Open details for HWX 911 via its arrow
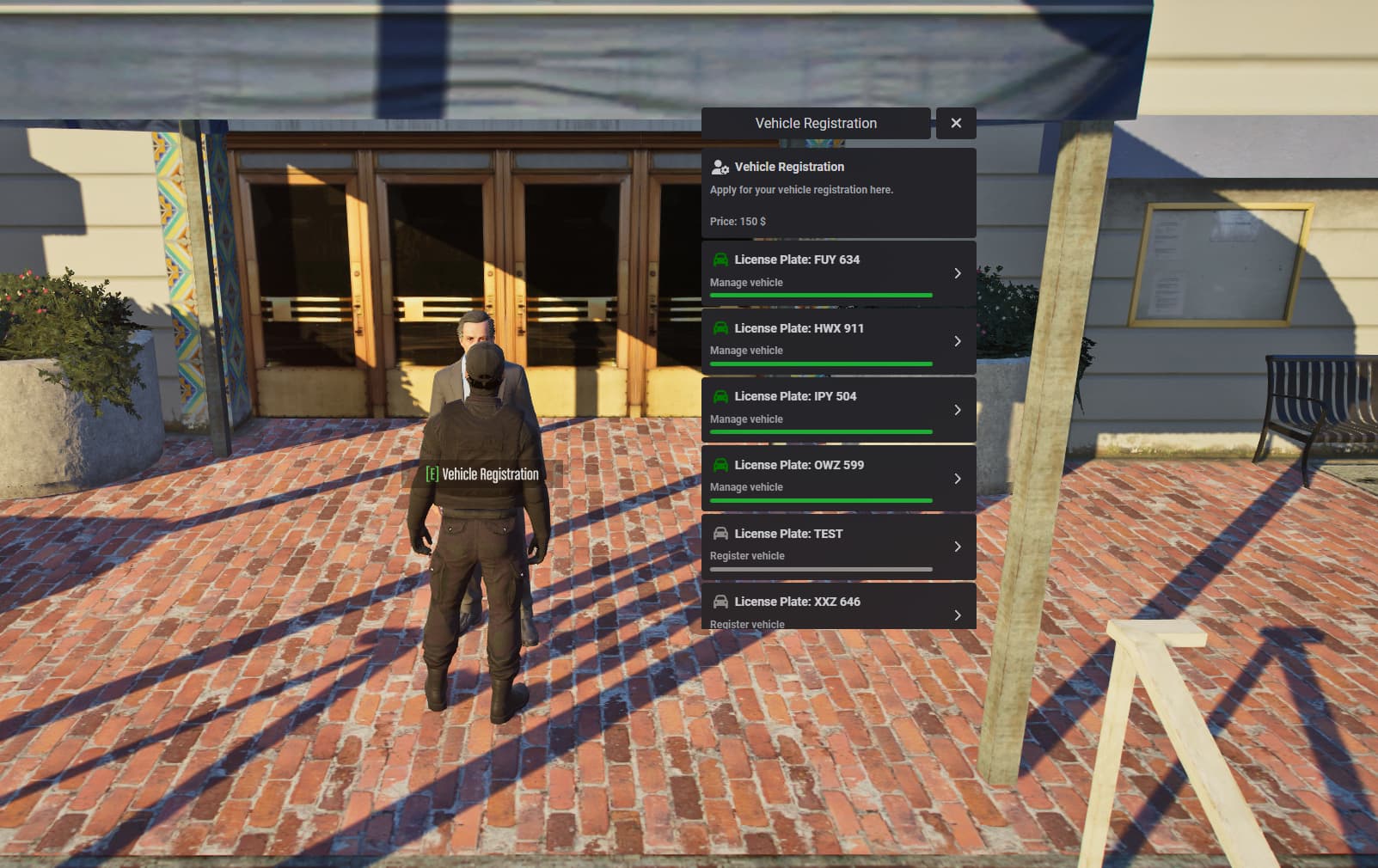The width and height of the screenshot is (1378, 868). (x=958, y=341)
